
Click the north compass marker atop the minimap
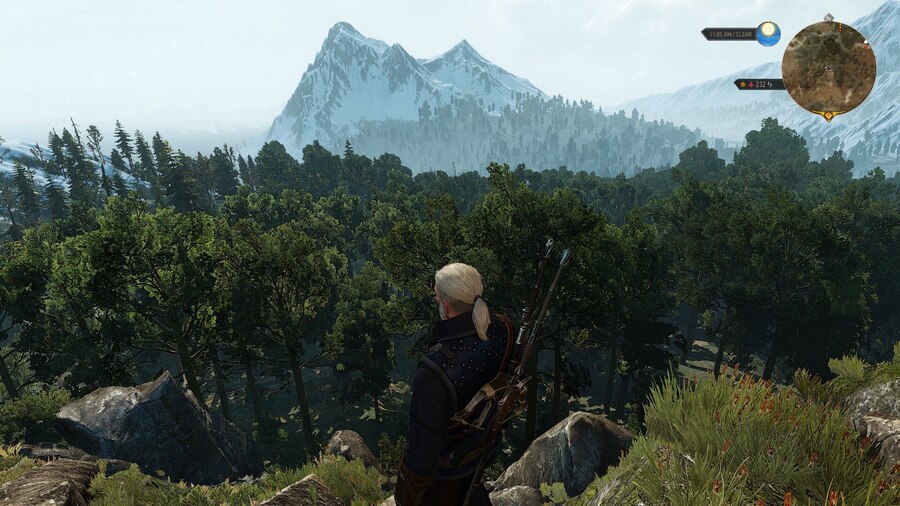[x=829, y=18]
